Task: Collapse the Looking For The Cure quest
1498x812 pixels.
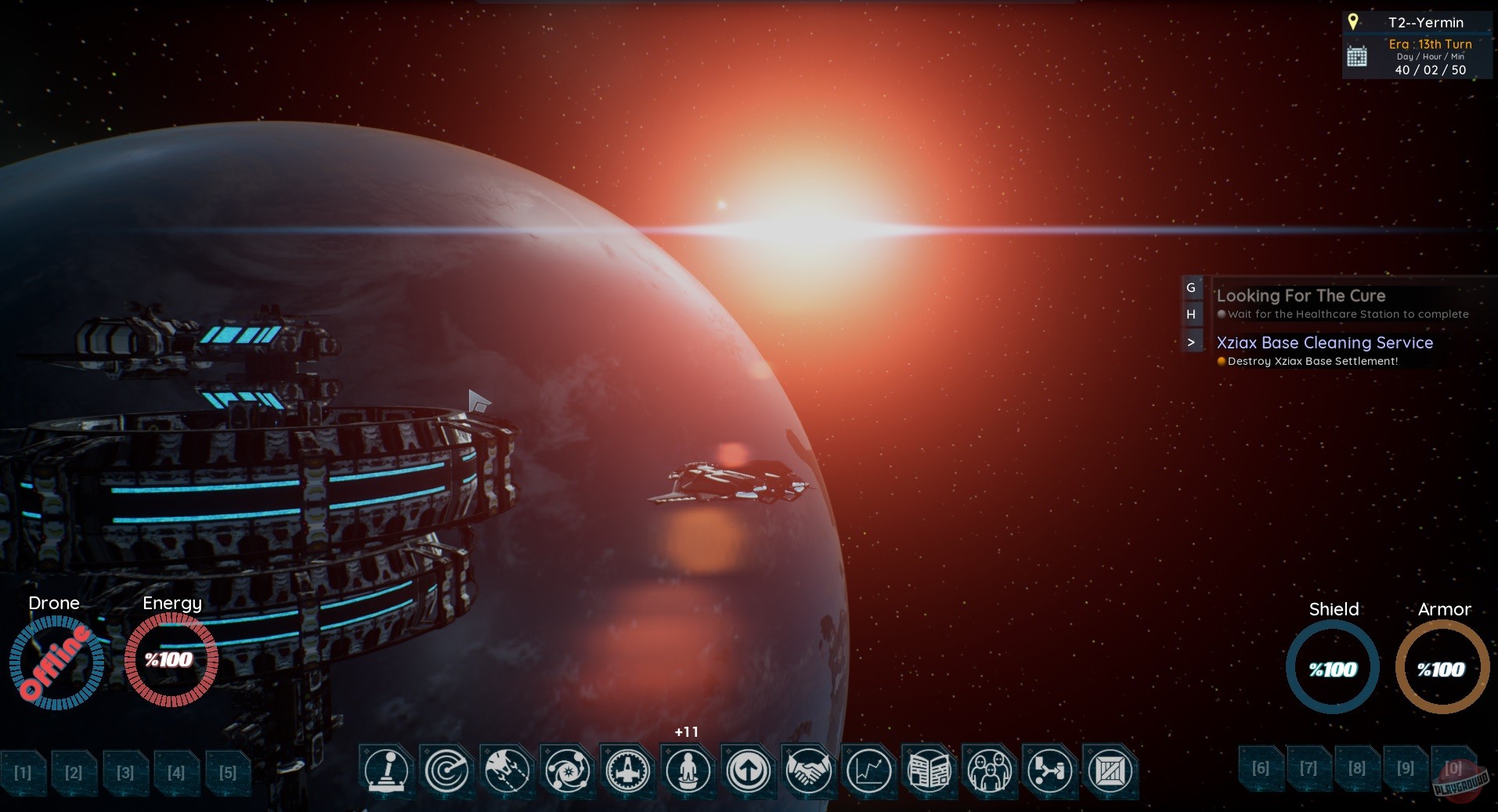Action: click(x=1301, y=296)
